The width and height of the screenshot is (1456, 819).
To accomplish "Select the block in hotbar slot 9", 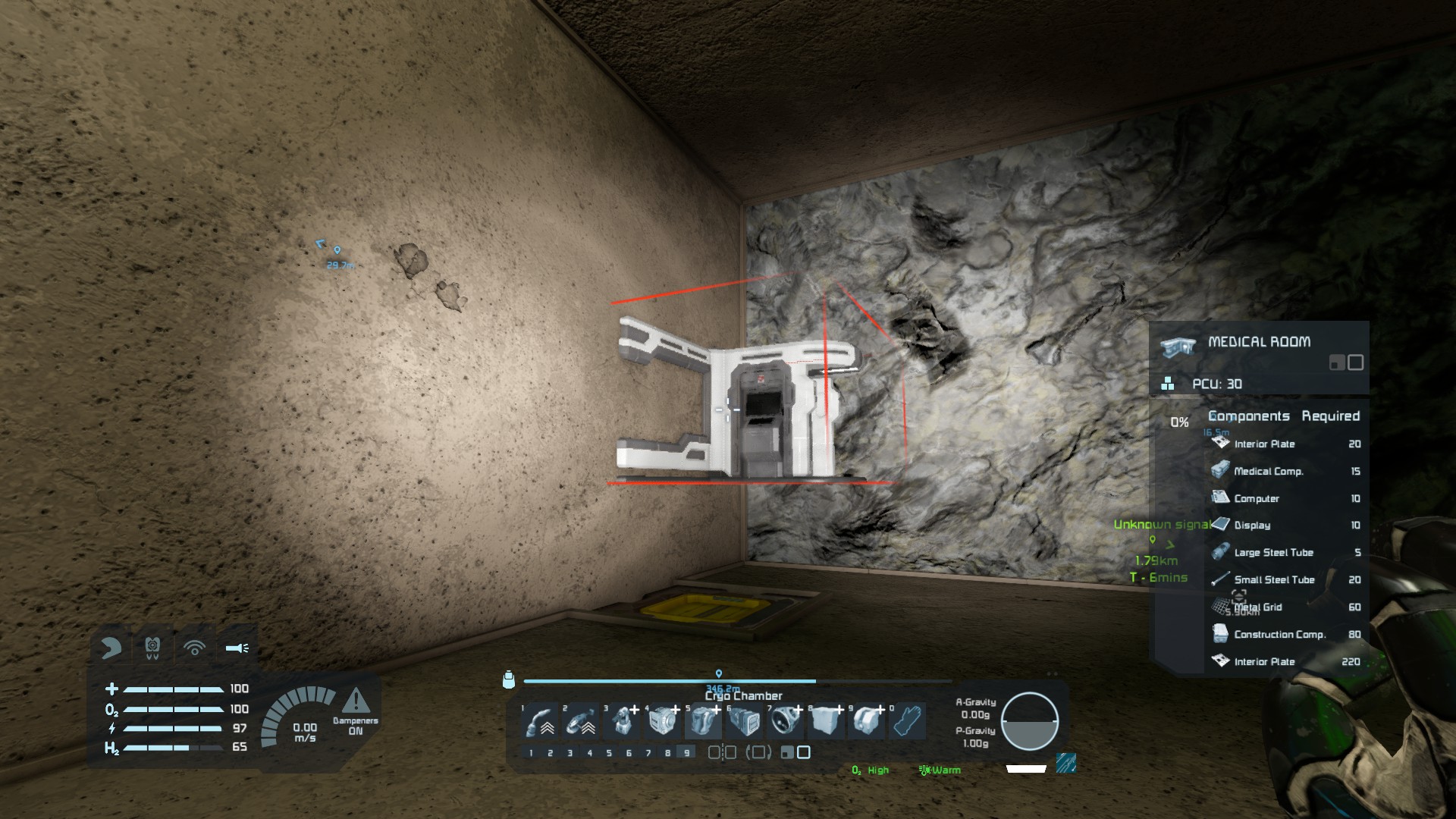I will tap(868, 720).
